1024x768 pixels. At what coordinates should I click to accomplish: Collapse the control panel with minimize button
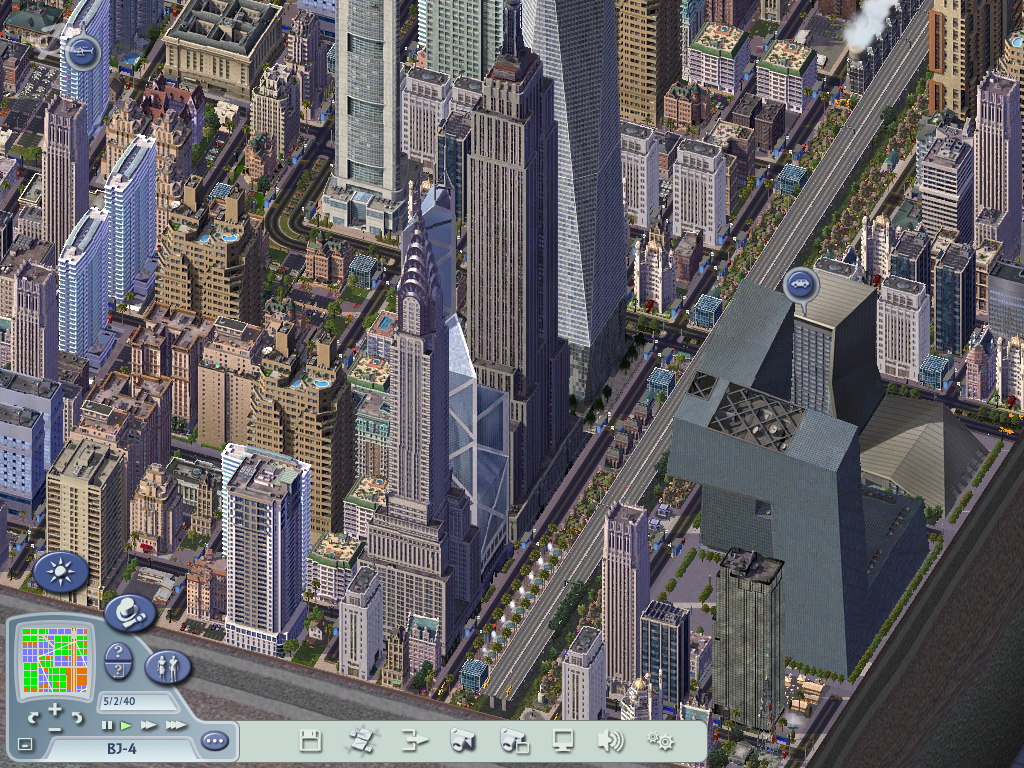25,745
